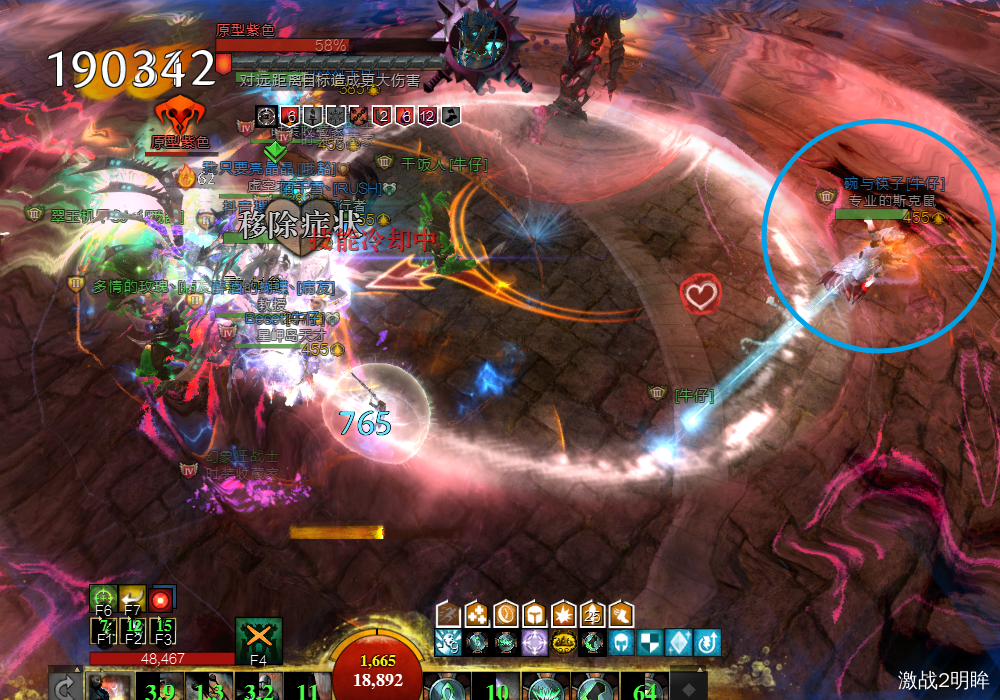Screen dimensions: 1000x700
Task: Click the red orb icon beside F7
Action: (x=161, y=598)
